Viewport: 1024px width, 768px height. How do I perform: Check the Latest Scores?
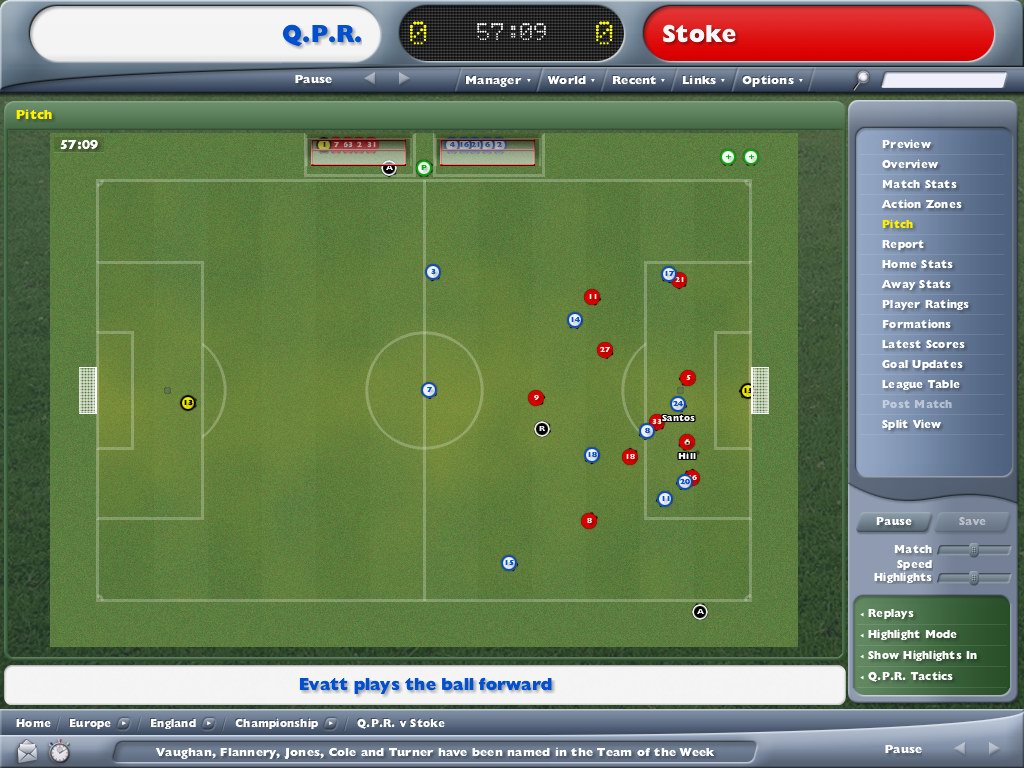click(923, 344)
